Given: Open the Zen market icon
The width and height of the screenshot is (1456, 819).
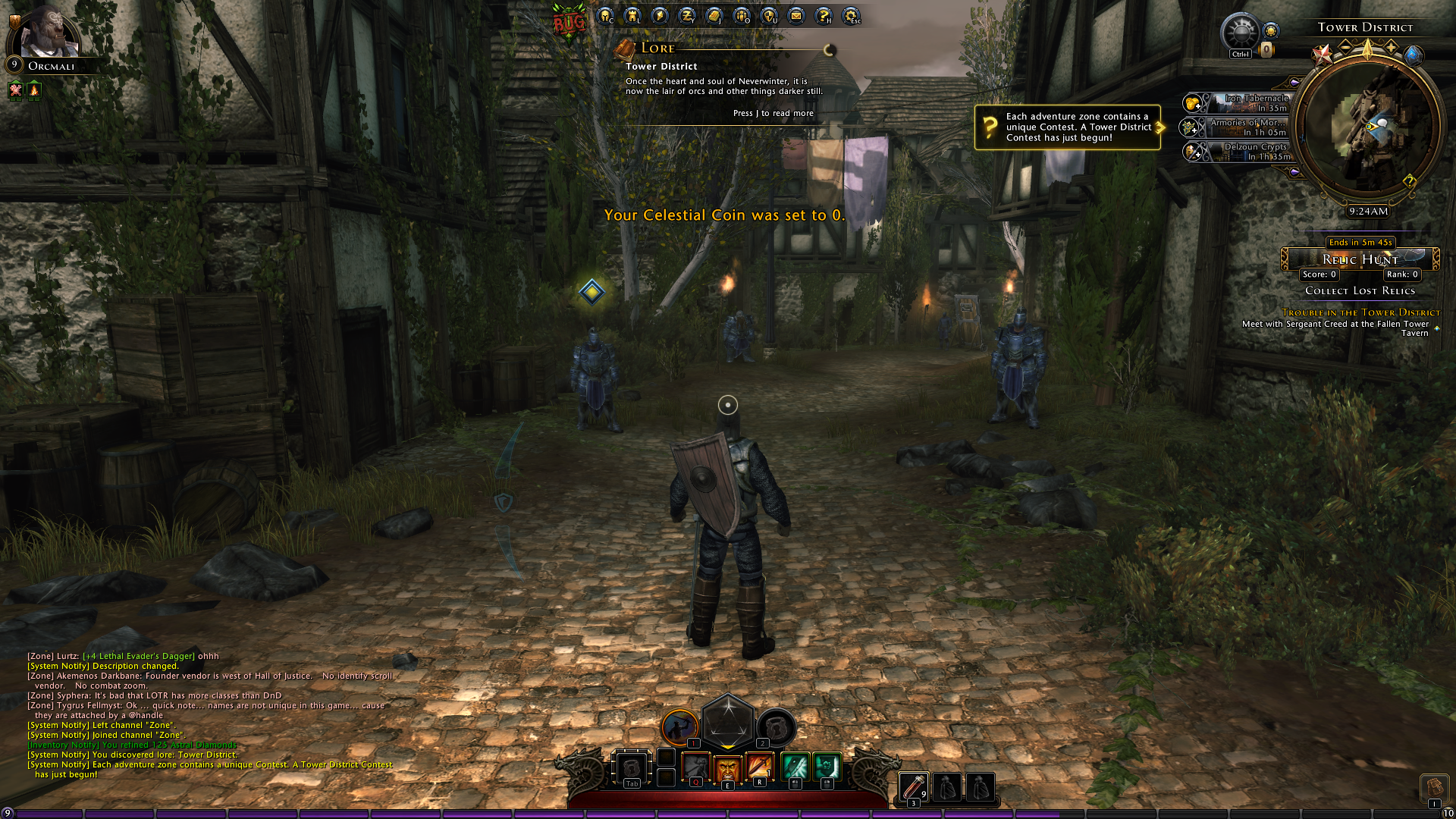Looking at the screenshot, I should (687, 15).
